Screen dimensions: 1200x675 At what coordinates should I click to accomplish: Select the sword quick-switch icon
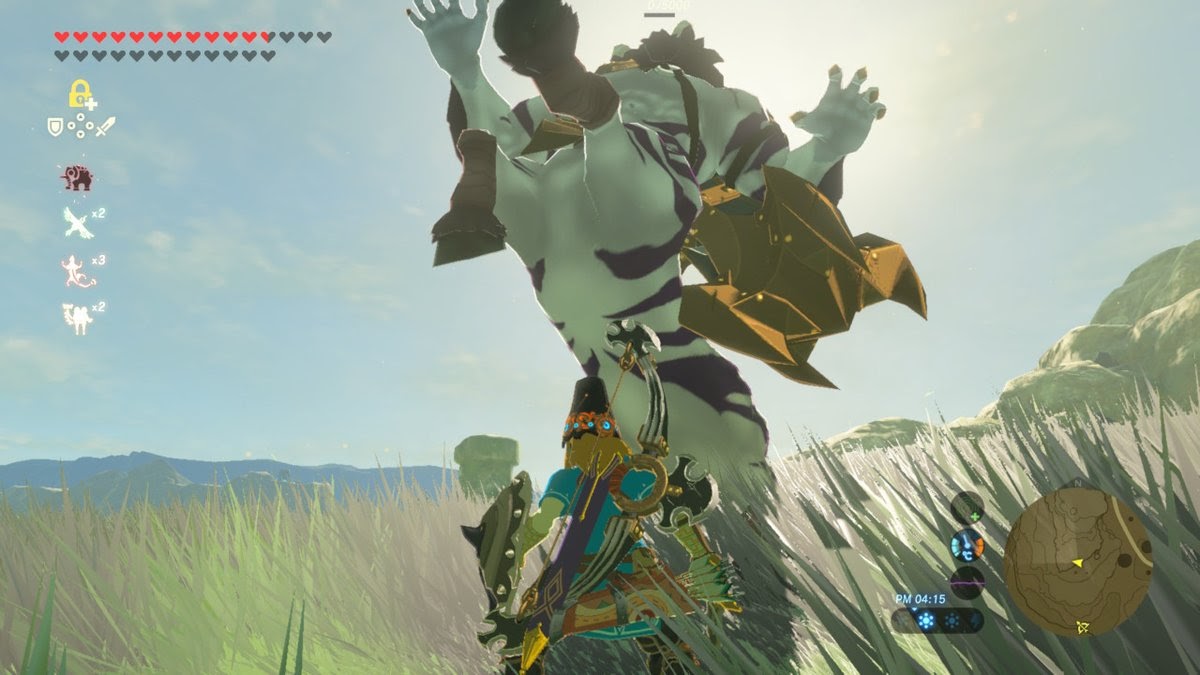click(105, 127)
